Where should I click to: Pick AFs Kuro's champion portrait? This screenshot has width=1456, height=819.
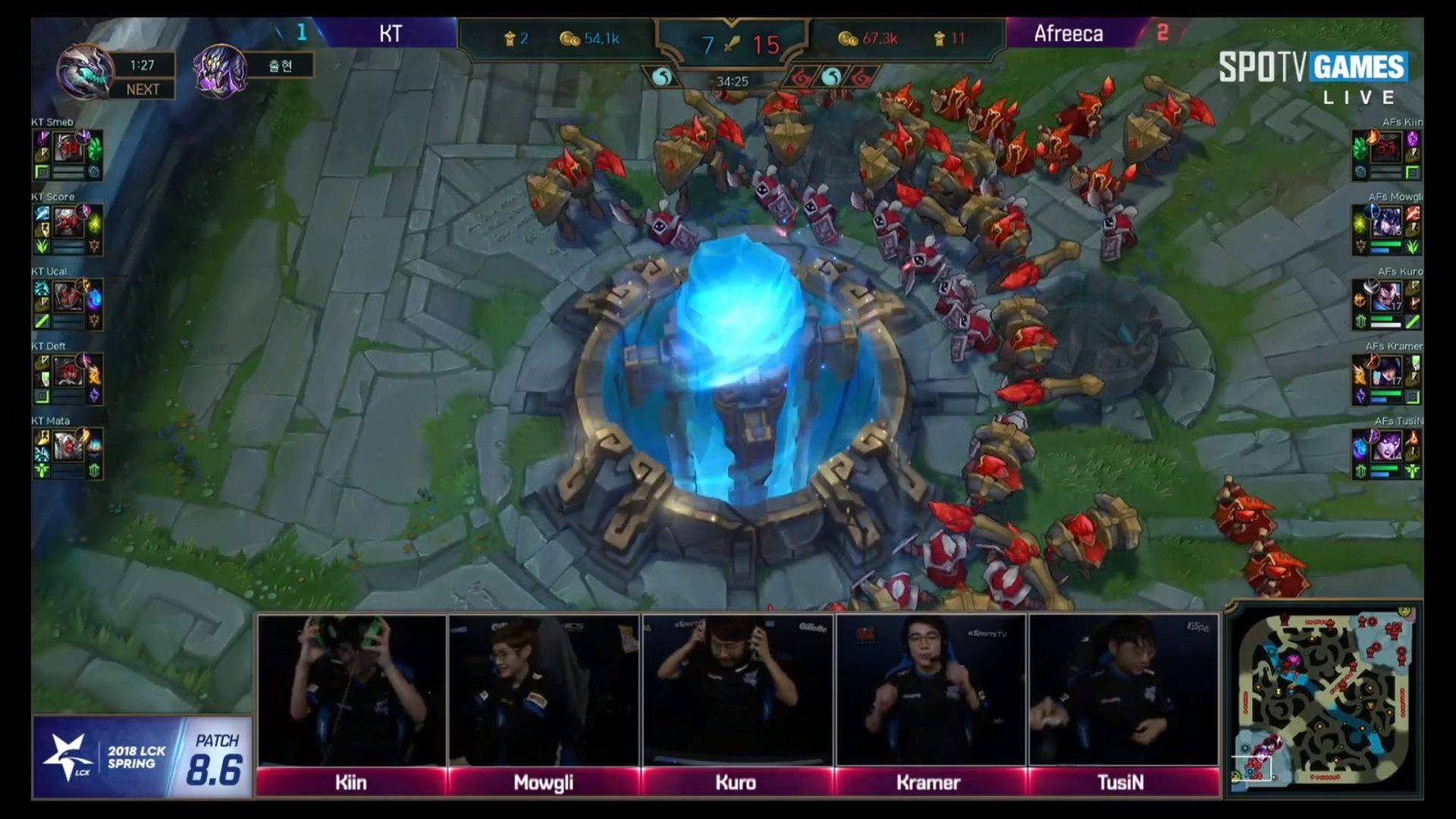(1386, 298)
